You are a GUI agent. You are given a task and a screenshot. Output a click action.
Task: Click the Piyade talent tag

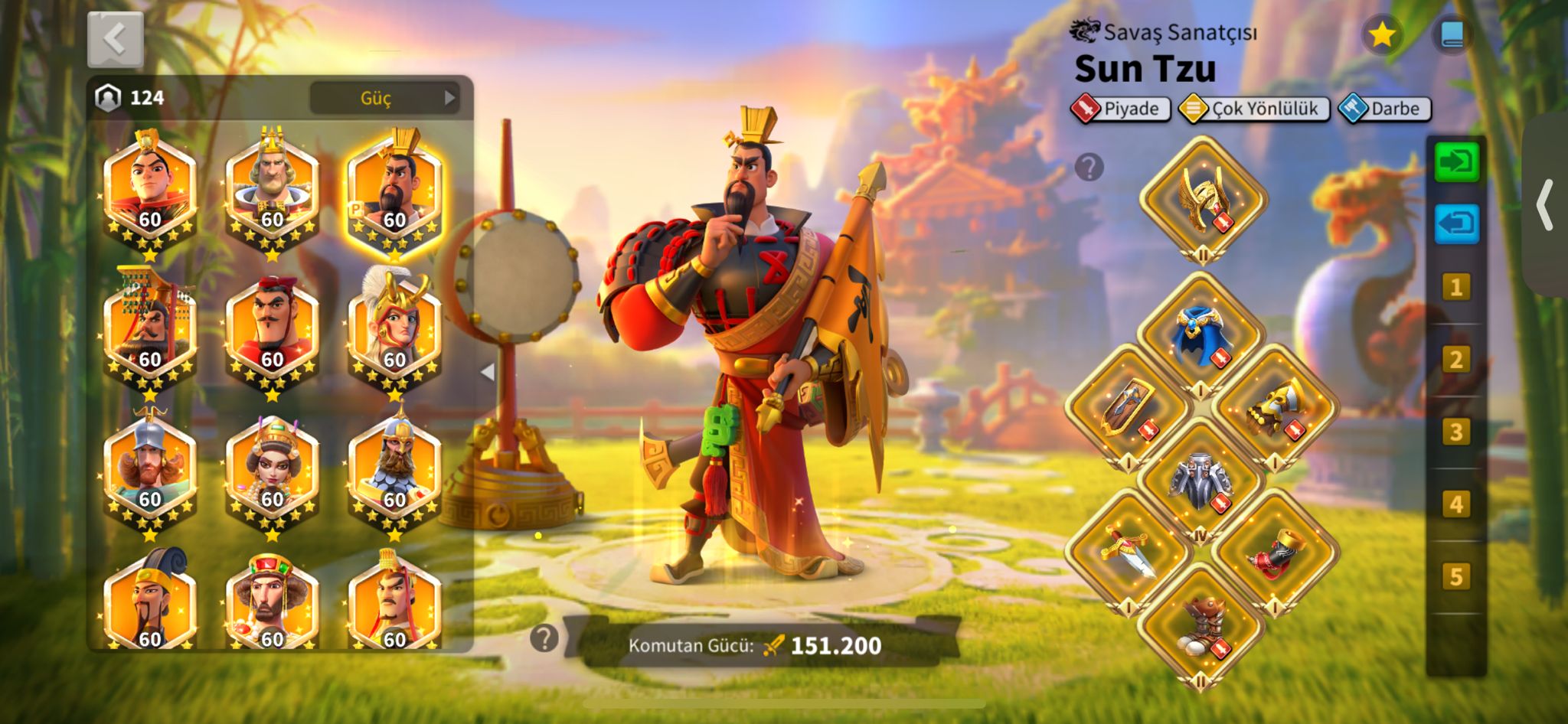1121,109
